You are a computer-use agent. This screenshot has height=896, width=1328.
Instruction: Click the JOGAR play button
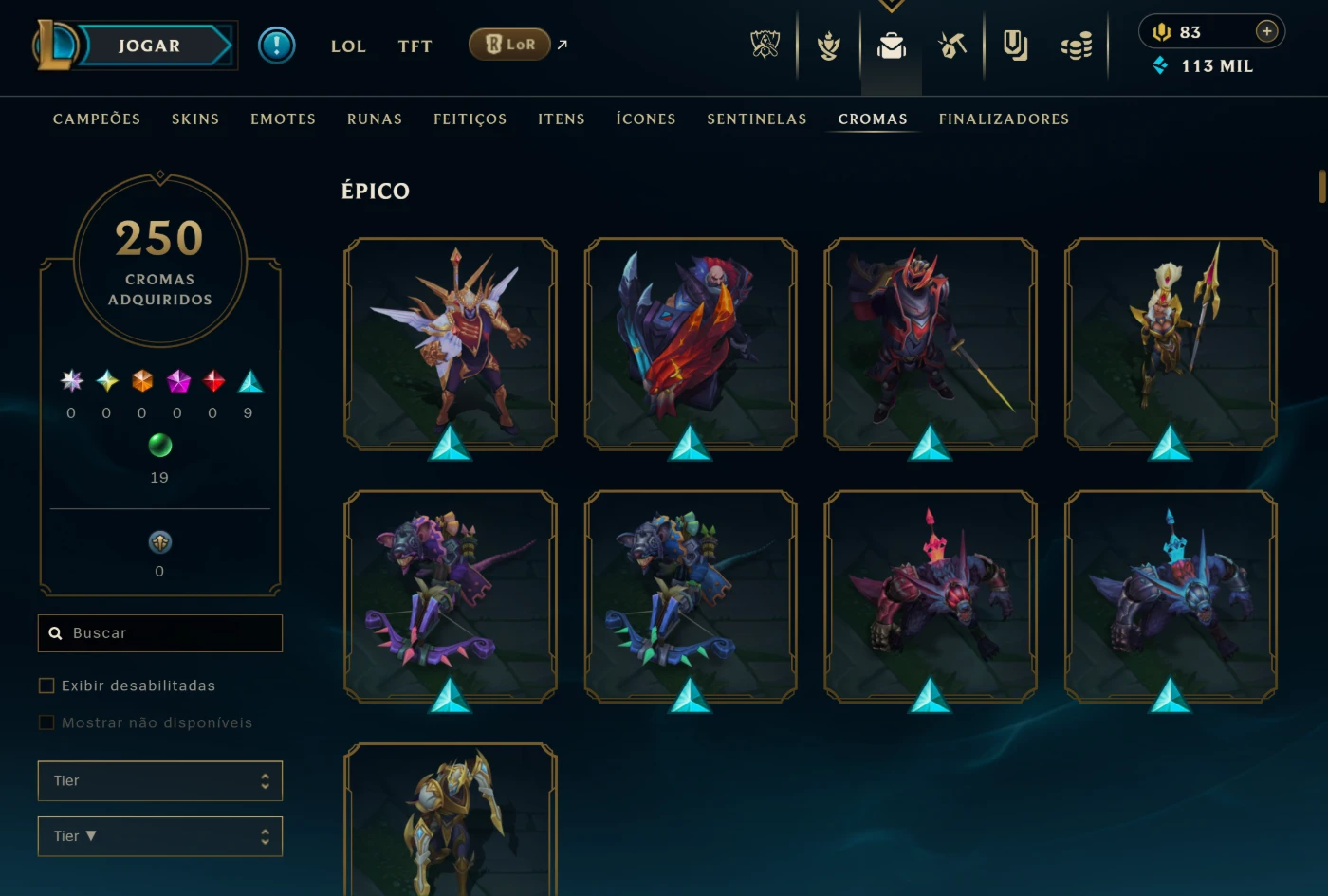pyautogui.click(x=150, y=46)
